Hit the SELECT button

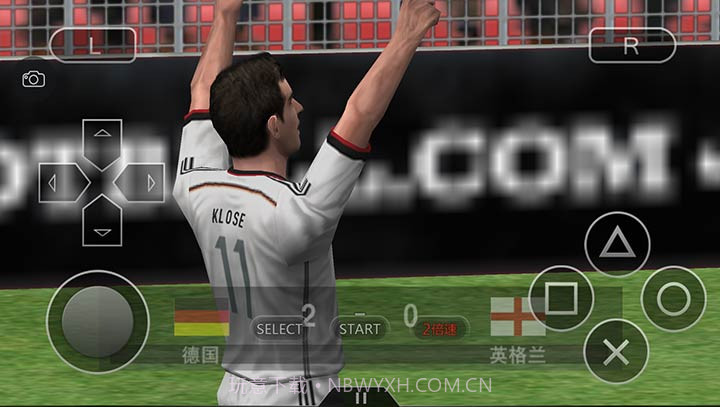coord(279,328)
